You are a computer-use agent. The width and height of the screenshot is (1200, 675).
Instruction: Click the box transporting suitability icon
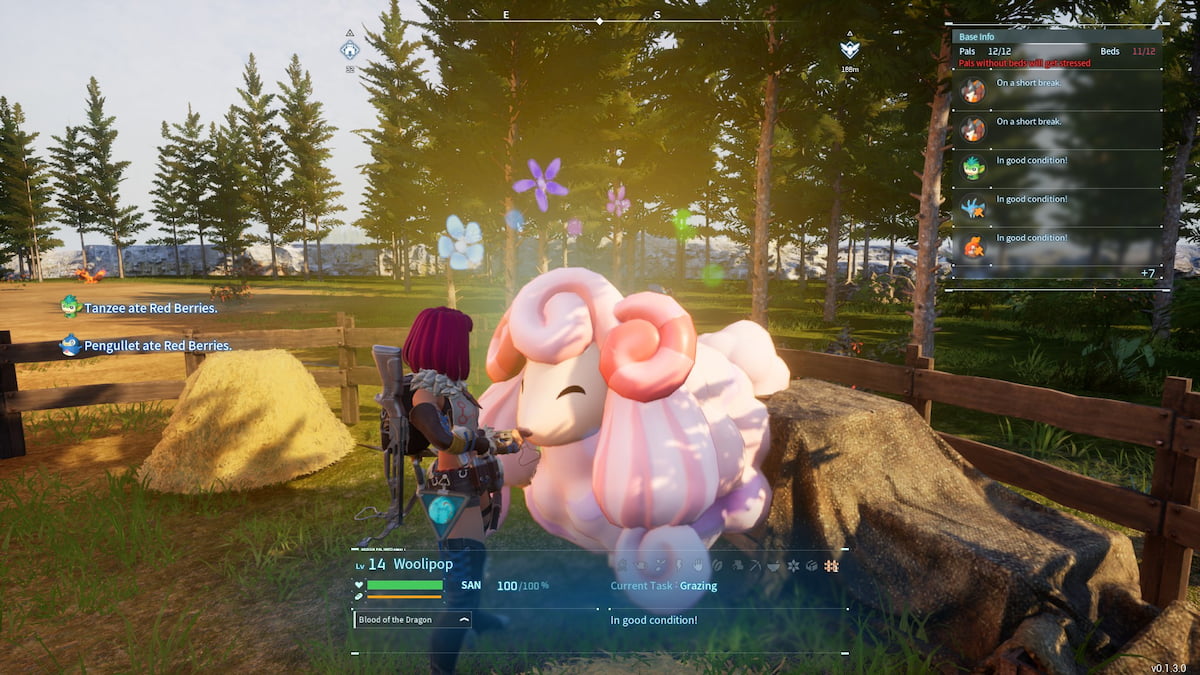coord(812,565)
